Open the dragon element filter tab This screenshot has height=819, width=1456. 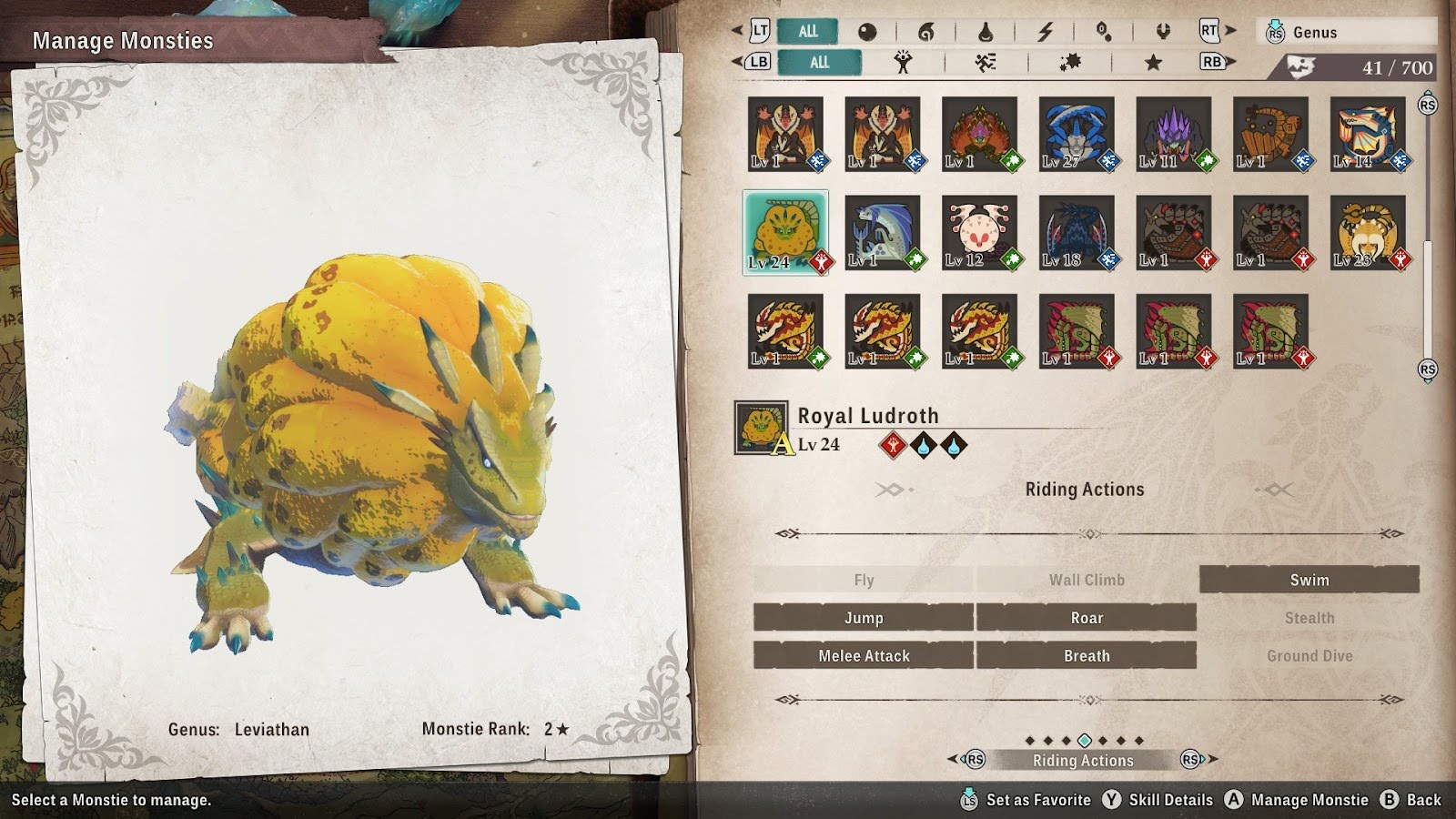(1162, 32)
